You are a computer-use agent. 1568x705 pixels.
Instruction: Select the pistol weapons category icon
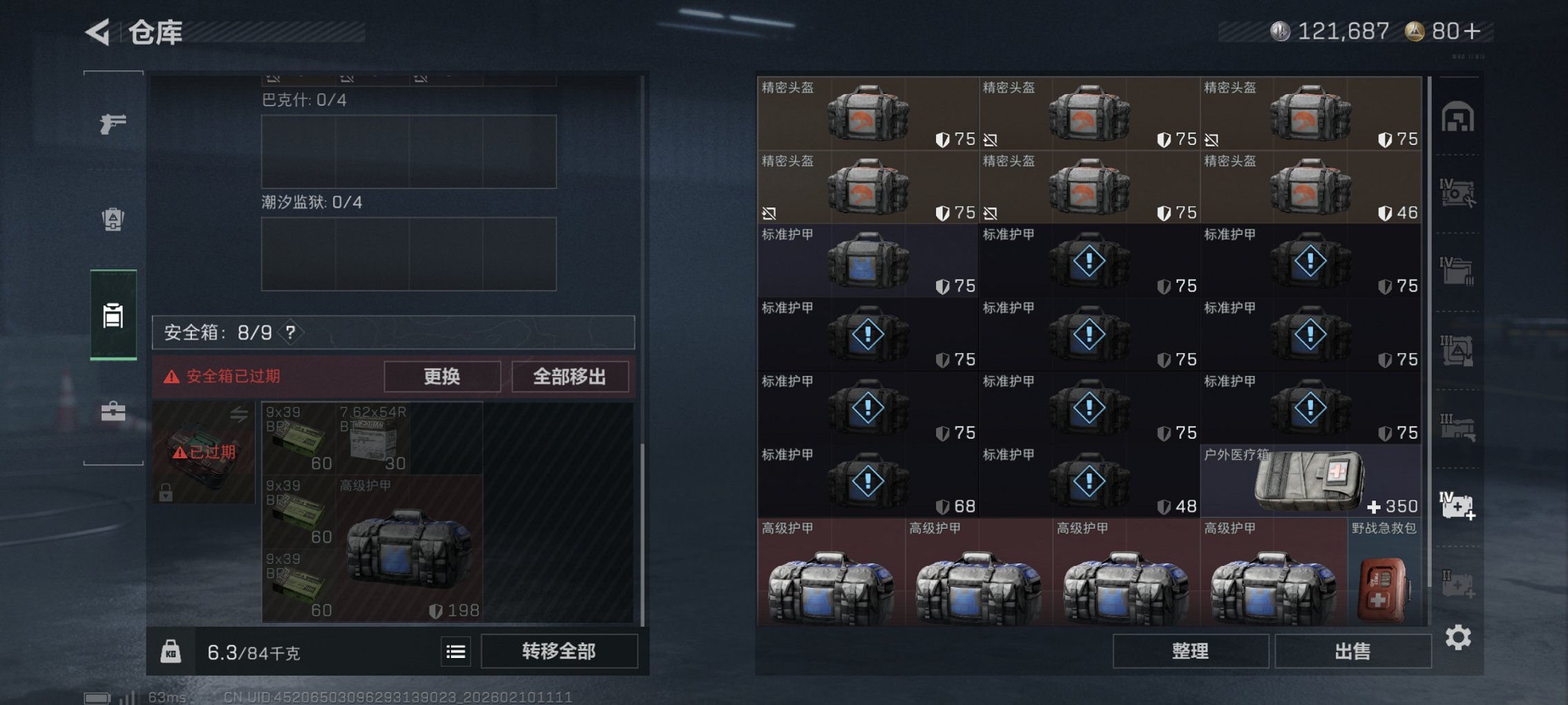[114, 124]
